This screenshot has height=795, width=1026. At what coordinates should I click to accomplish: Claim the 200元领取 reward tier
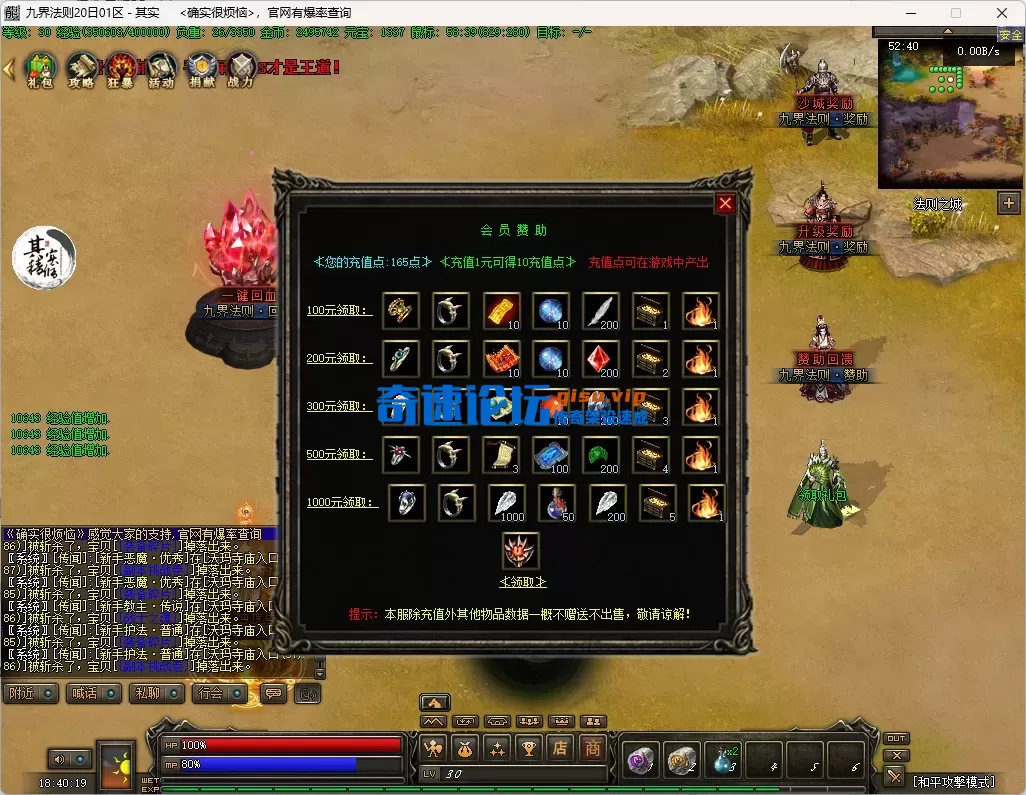coord(339,358)
